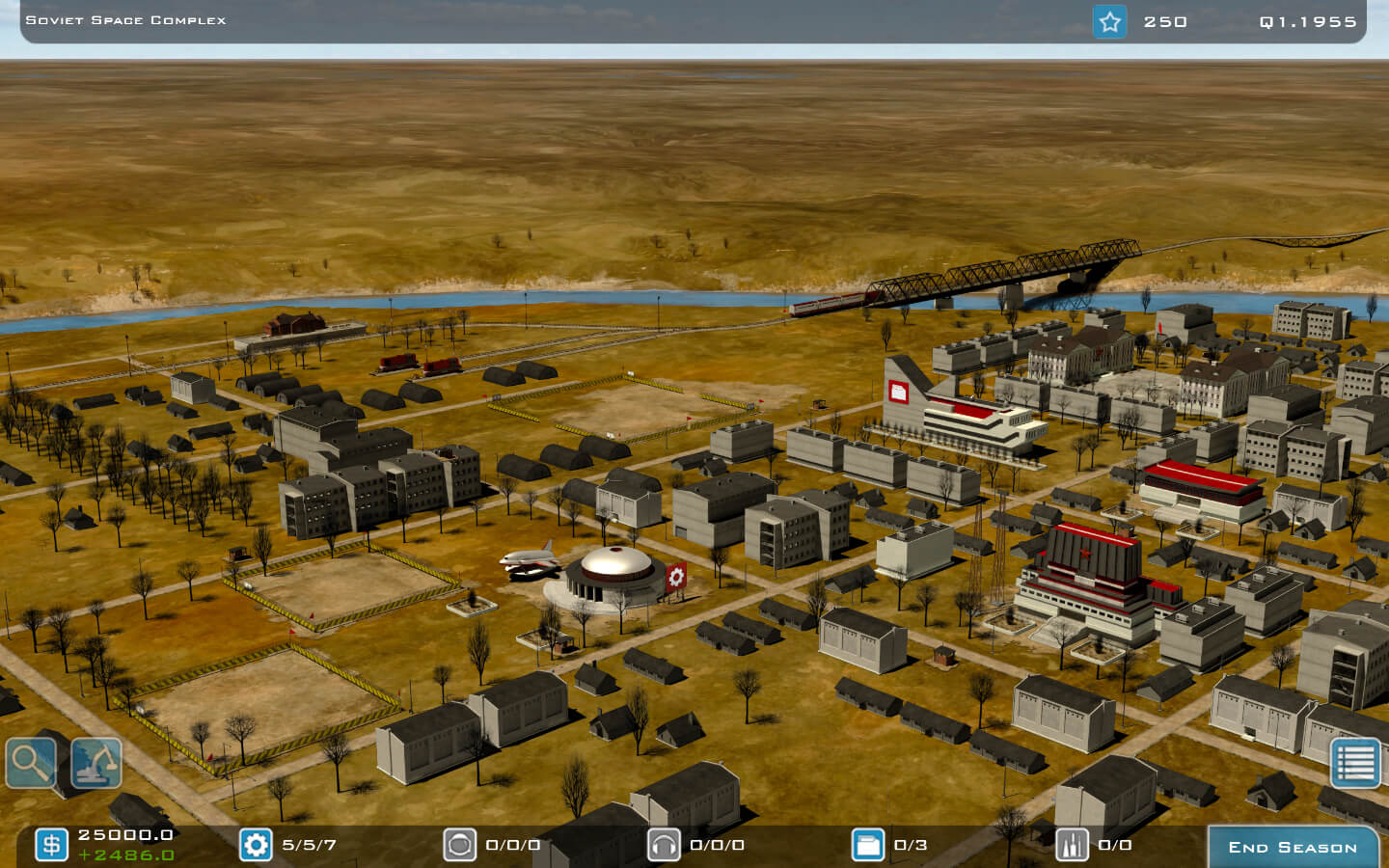Image resolution: width=1389 pixels, height=868 pixels.
Task: End the current season
Action: coord(1292,847)
